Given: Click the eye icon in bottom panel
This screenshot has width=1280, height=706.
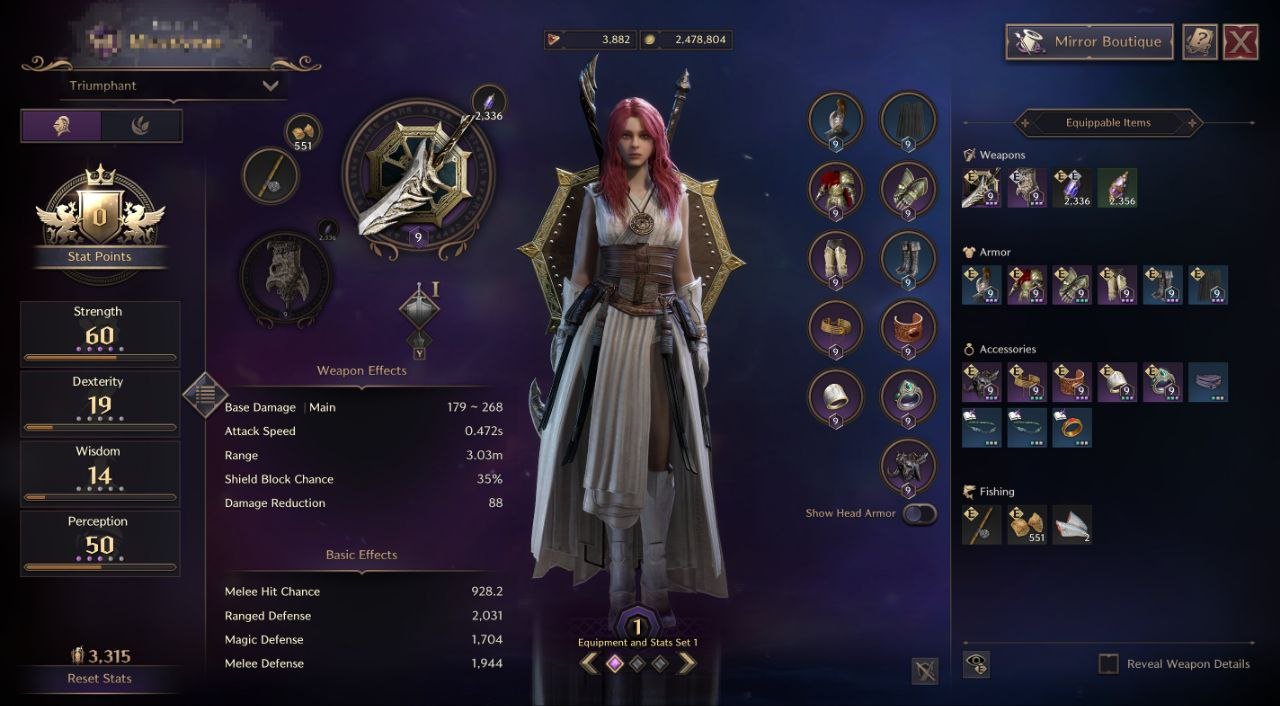Looking at the screenshot, I should pos(978,664).
